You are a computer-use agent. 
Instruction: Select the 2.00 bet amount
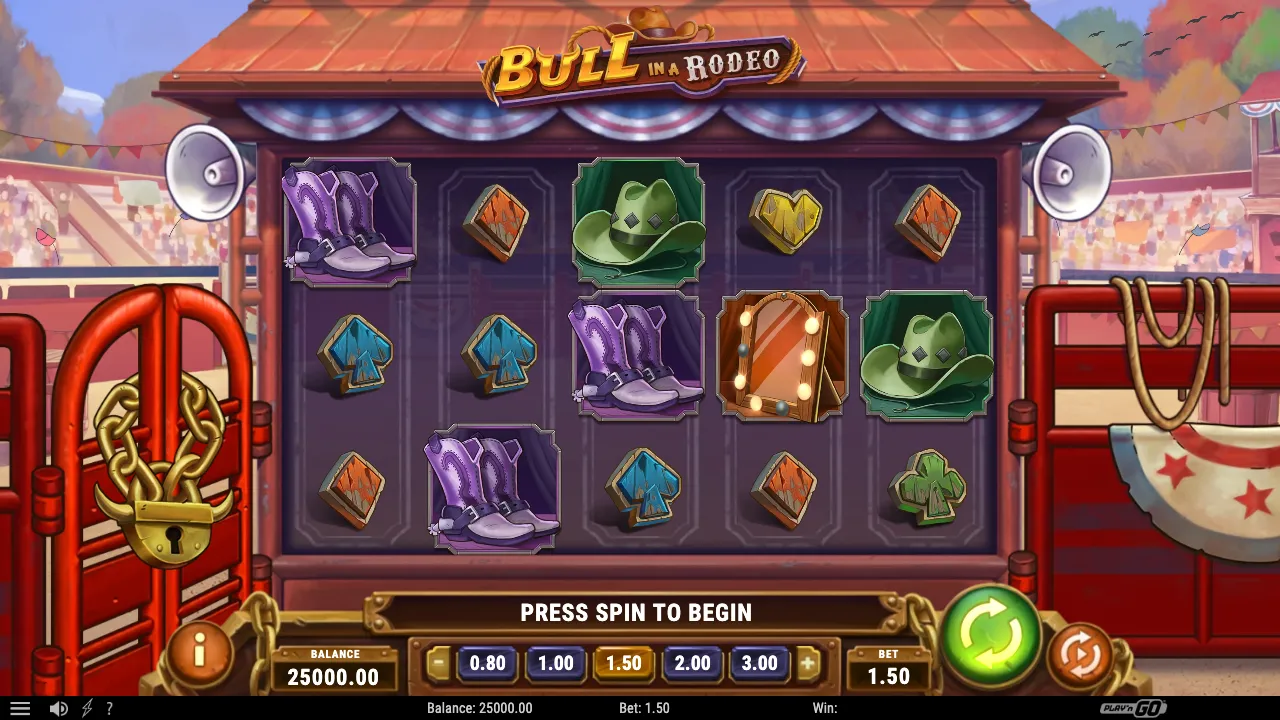click(x=691, y=663)
